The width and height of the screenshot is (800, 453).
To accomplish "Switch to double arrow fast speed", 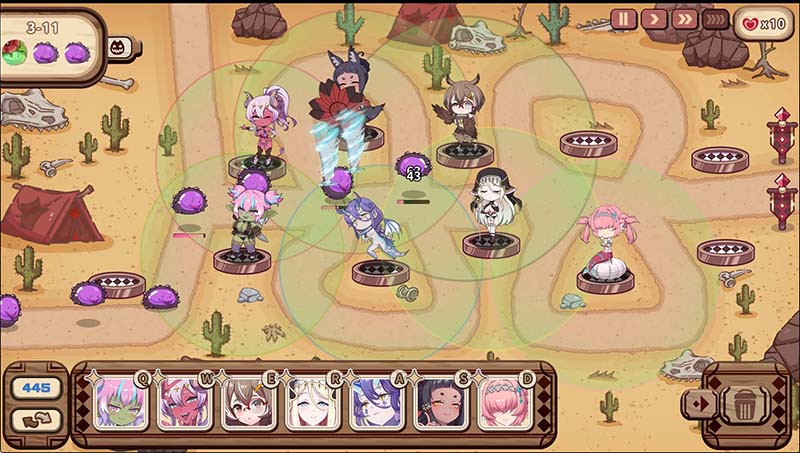I will [x=684, y=19].
